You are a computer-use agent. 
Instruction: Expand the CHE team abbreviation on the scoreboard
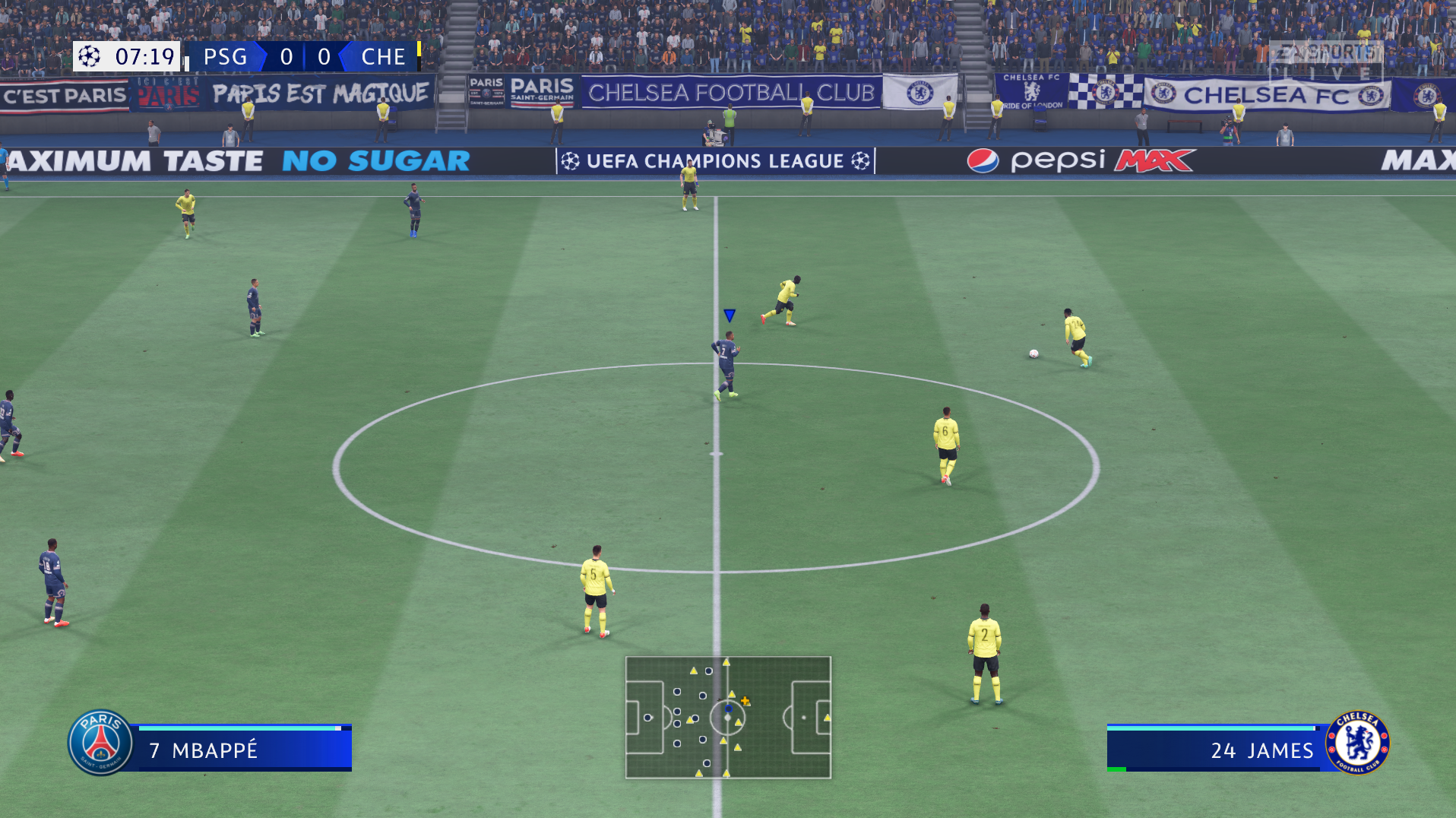pyautogui.click(x=384, y=56)
